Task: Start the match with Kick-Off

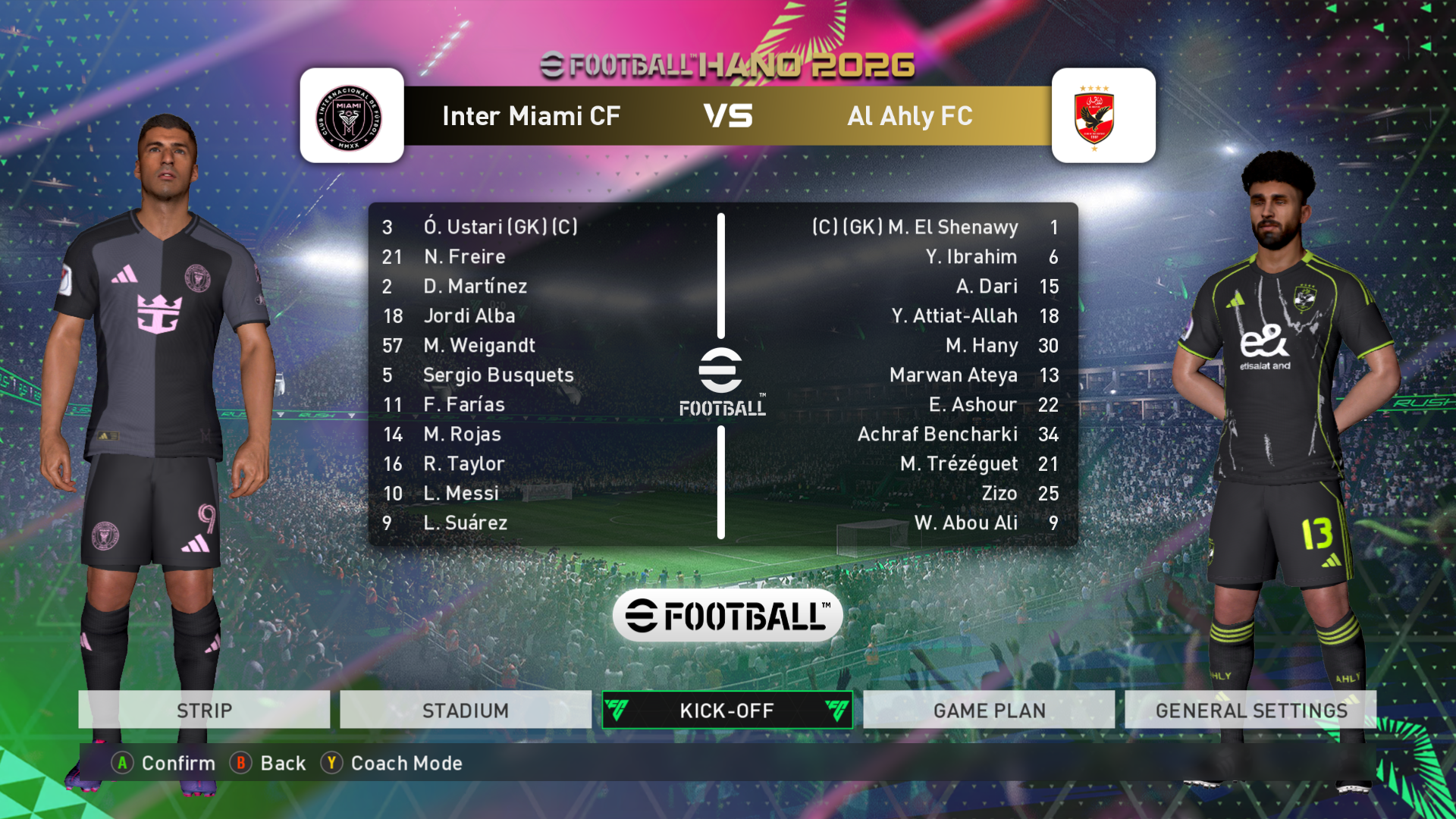Action: (727, 711)
